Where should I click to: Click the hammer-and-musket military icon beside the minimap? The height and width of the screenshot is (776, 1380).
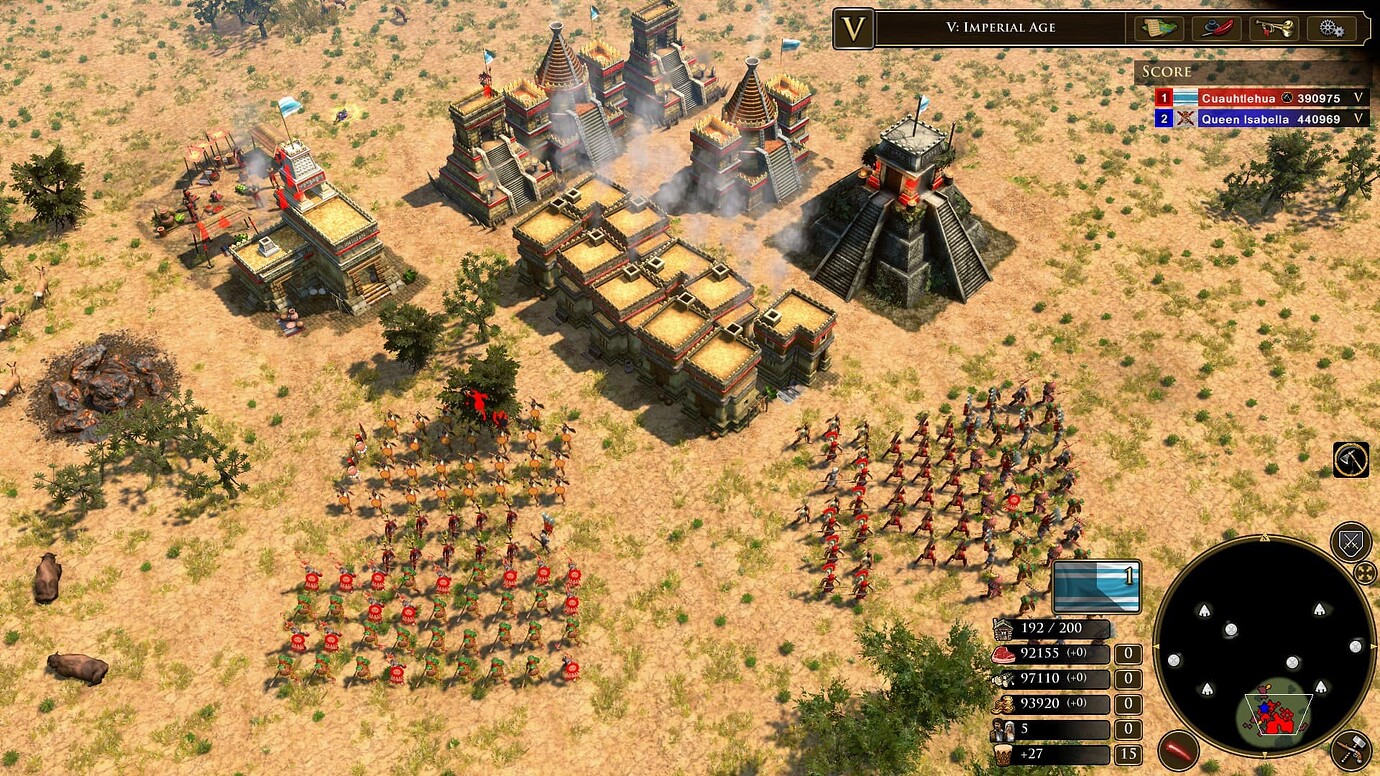click(1352, 750)
